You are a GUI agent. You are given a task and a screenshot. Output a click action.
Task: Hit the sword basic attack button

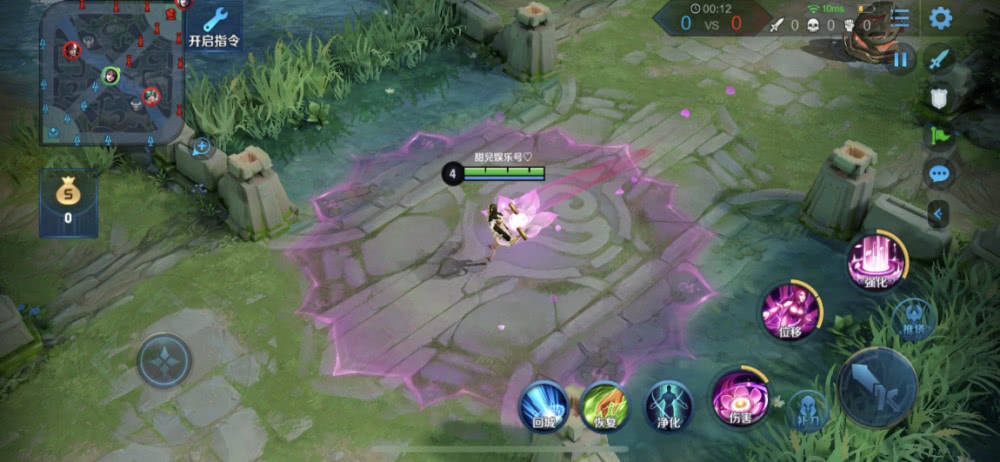pyautogui.click(x=877, y=387)
